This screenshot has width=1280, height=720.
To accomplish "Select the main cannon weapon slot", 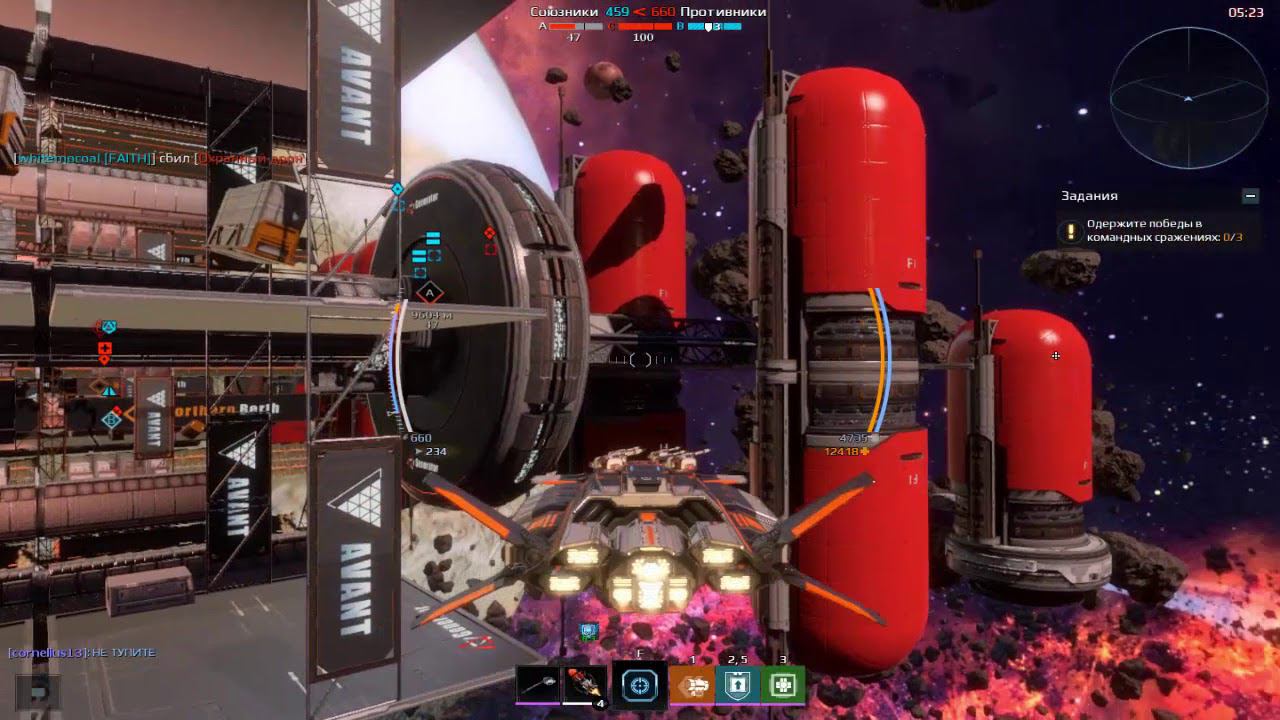I will coord(538,685).
